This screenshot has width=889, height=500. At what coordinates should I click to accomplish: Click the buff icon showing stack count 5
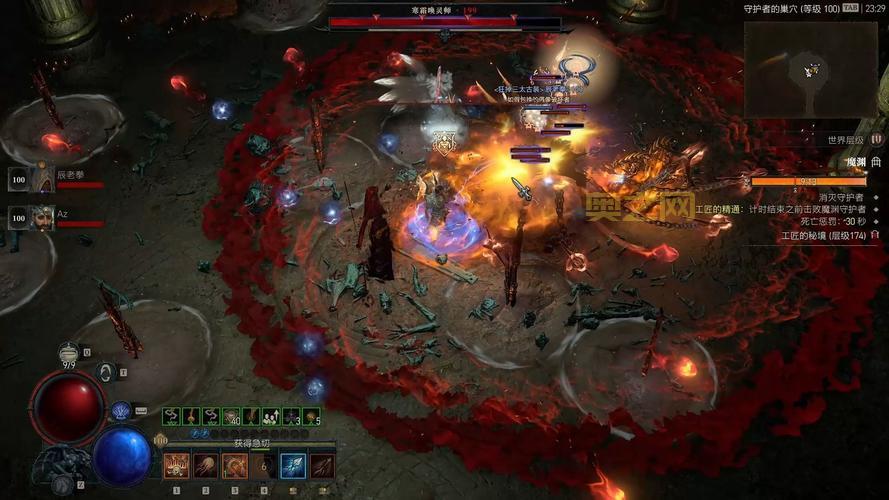312,416
